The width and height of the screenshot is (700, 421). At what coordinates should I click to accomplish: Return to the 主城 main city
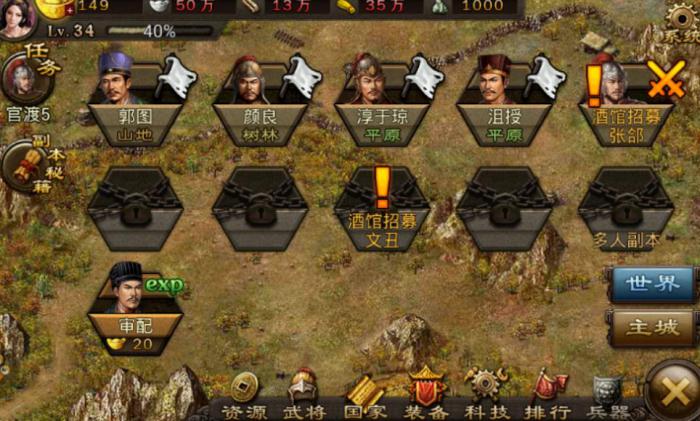pos(651,327)
